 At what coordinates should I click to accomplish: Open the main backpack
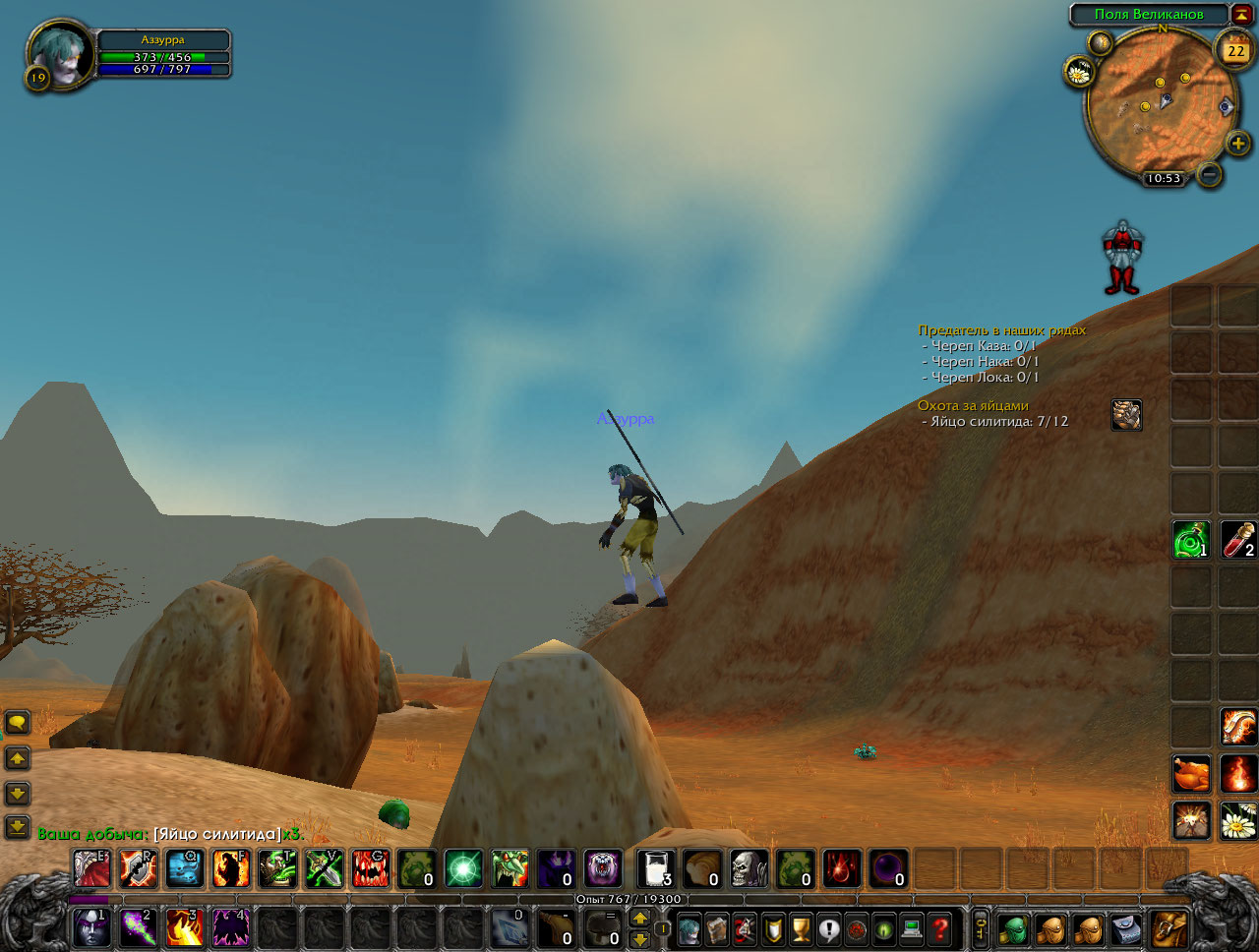[x=1169, y=927]
